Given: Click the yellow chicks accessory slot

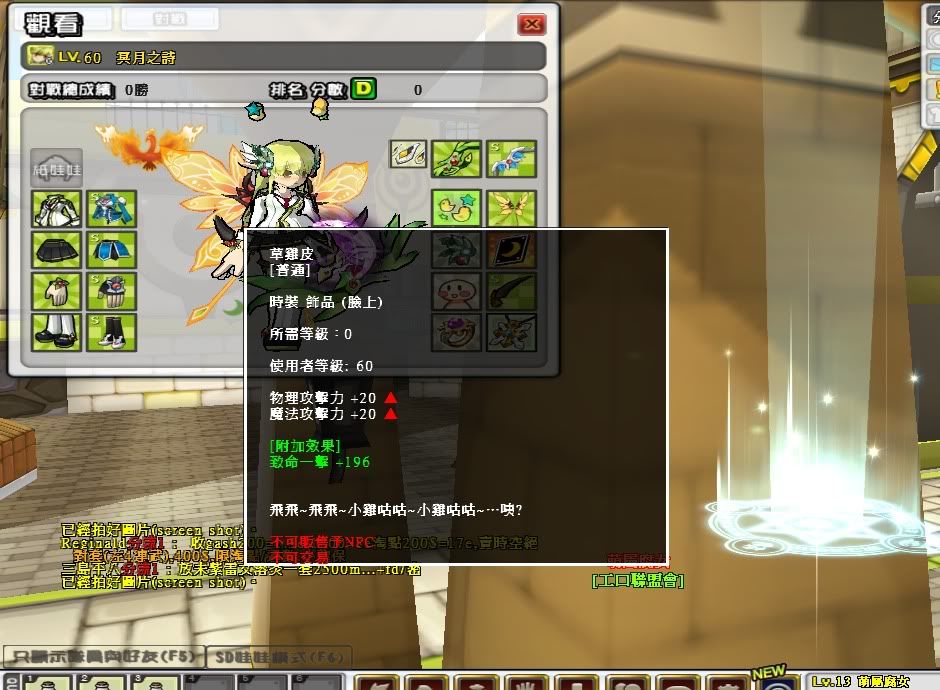Looking at the screenshot, I should click(457, 209).
